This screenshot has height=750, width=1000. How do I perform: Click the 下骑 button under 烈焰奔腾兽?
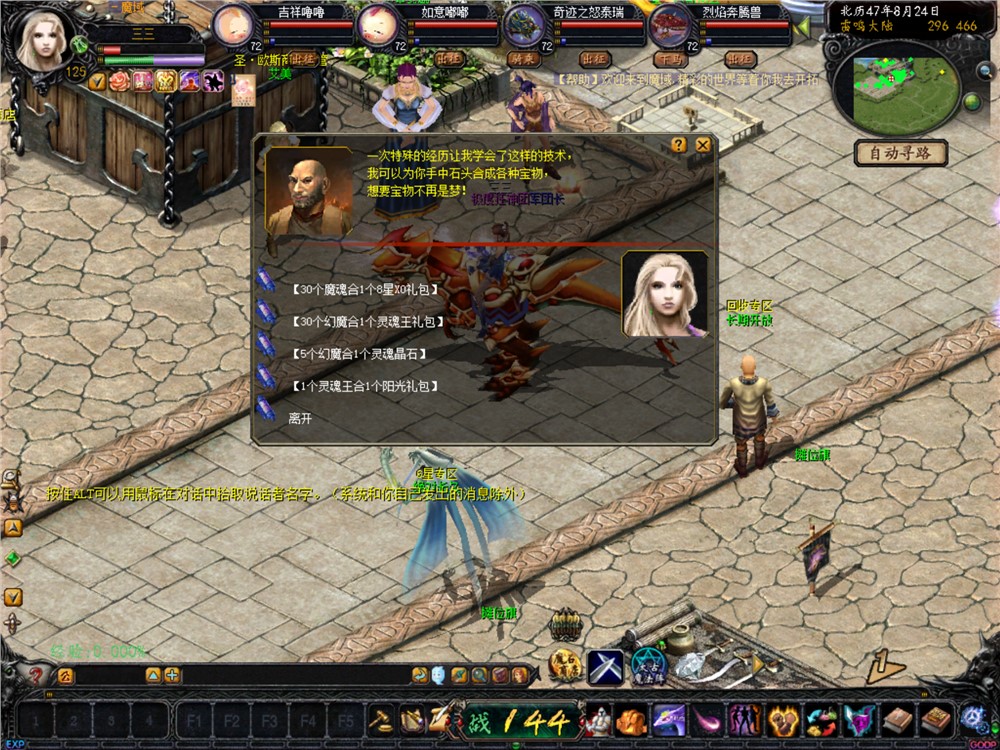point(668,59)
